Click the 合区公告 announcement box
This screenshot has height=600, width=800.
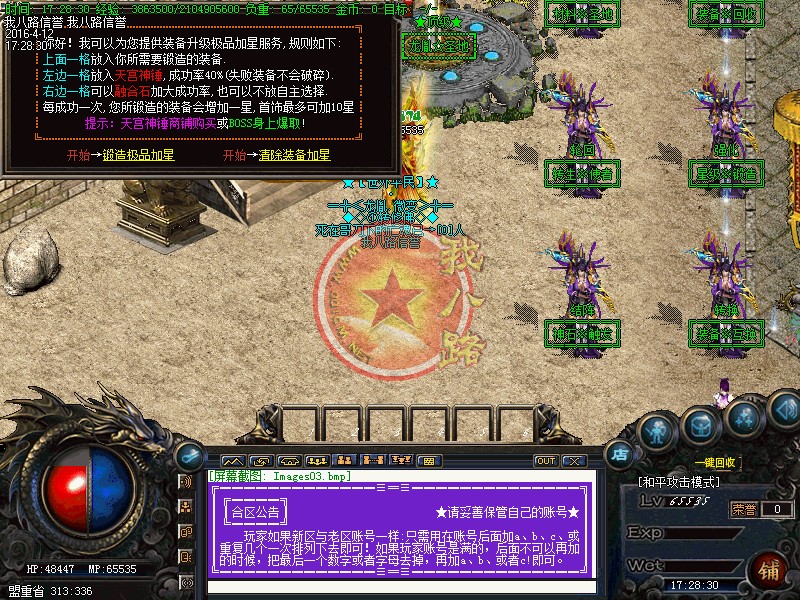255,513
